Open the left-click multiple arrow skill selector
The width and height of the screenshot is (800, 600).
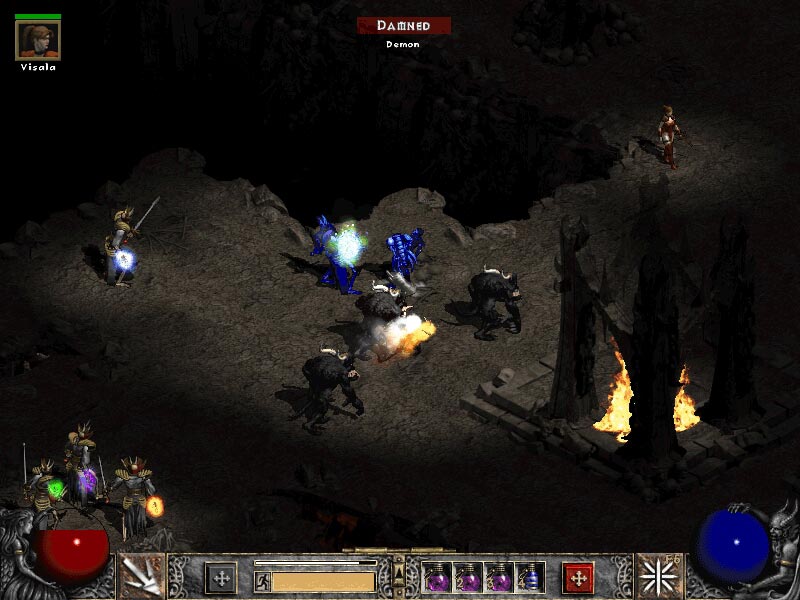coord(141,575)
